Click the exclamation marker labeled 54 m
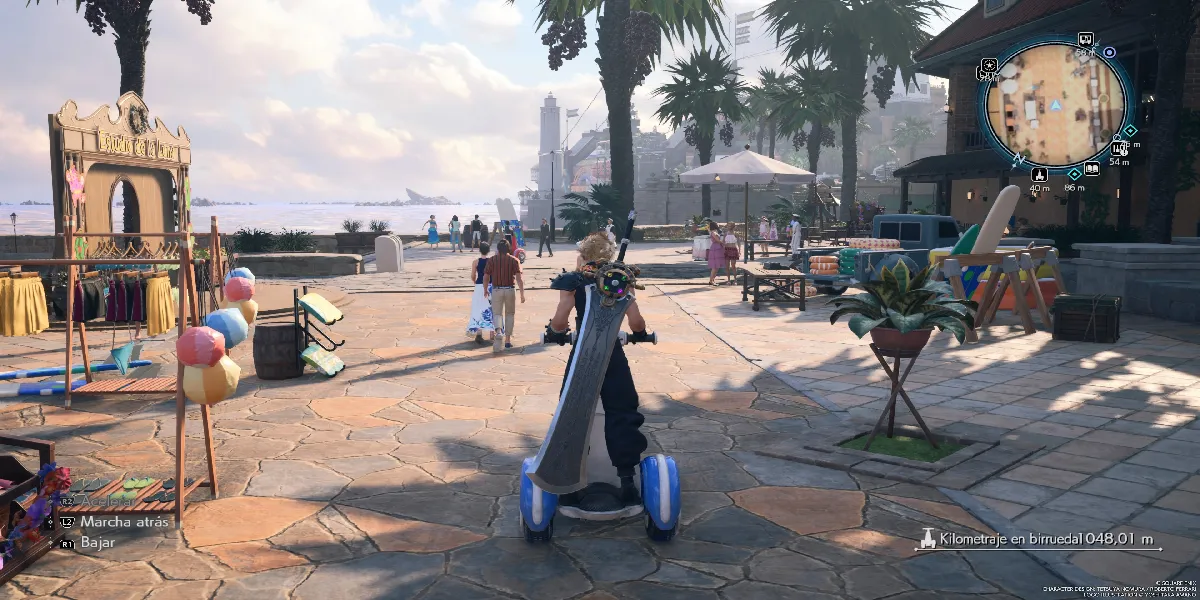 point(1117,146)
